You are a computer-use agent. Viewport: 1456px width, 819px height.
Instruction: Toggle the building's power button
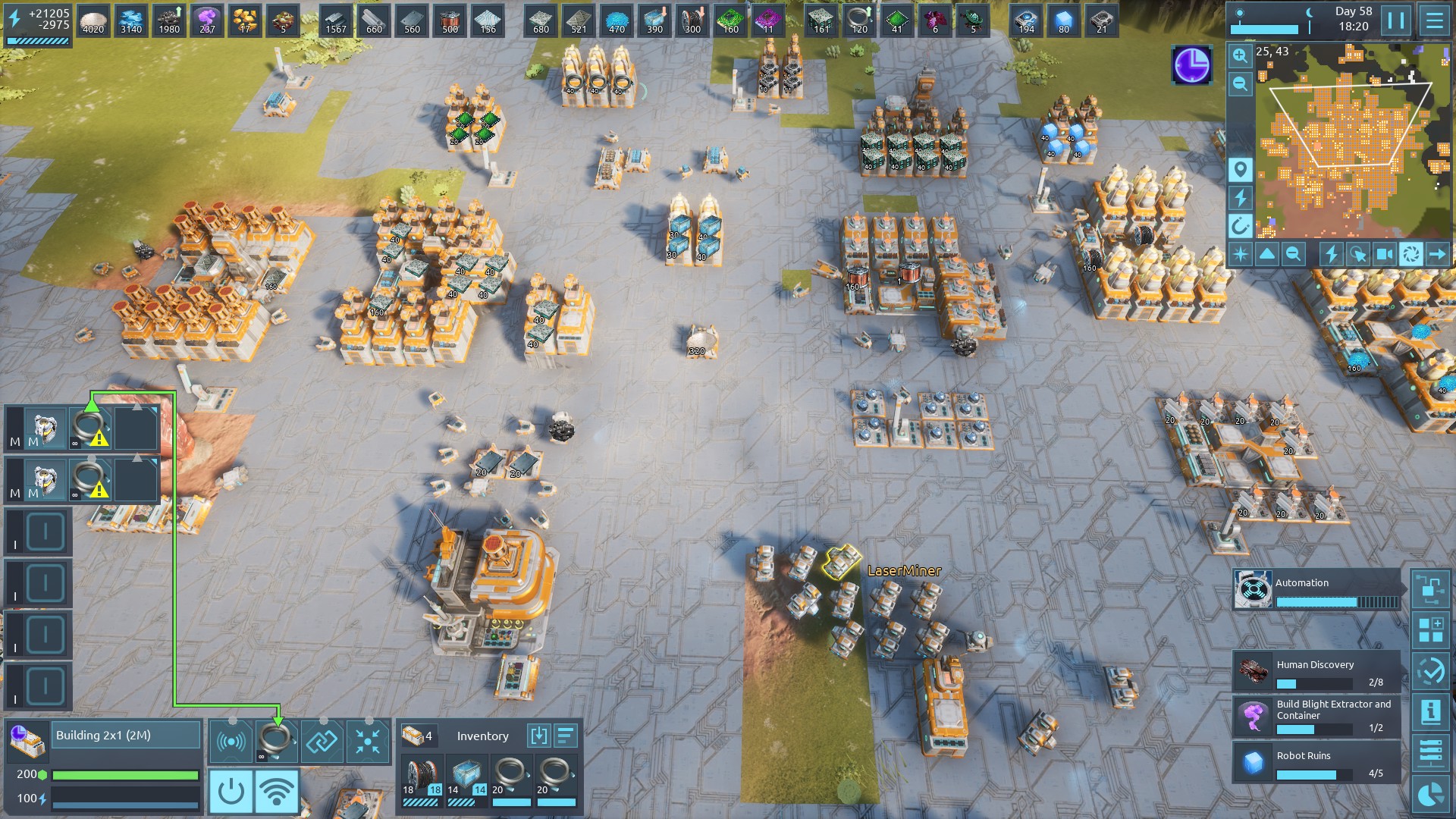(x=231, y=792)
